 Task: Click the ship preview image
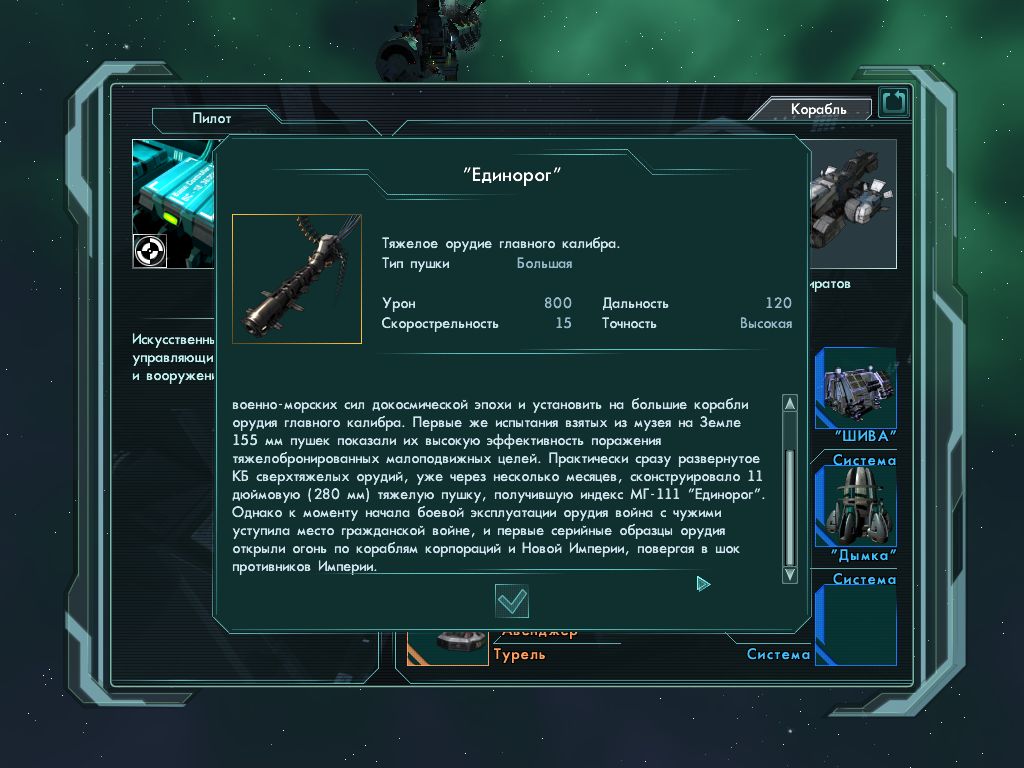point(851,196)
